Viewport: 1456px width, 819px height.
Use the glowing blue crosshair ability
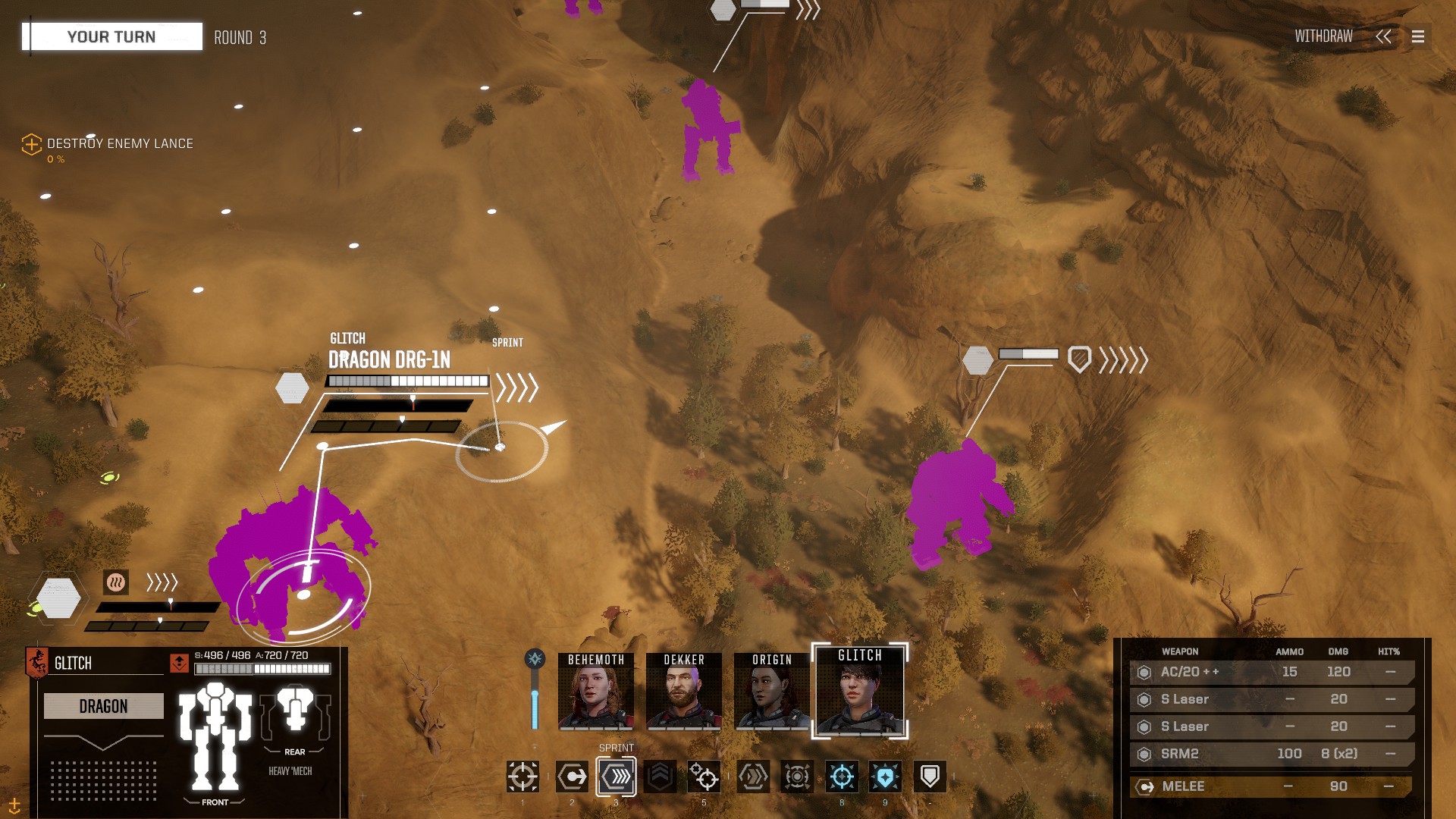click(x=842, y=777)
